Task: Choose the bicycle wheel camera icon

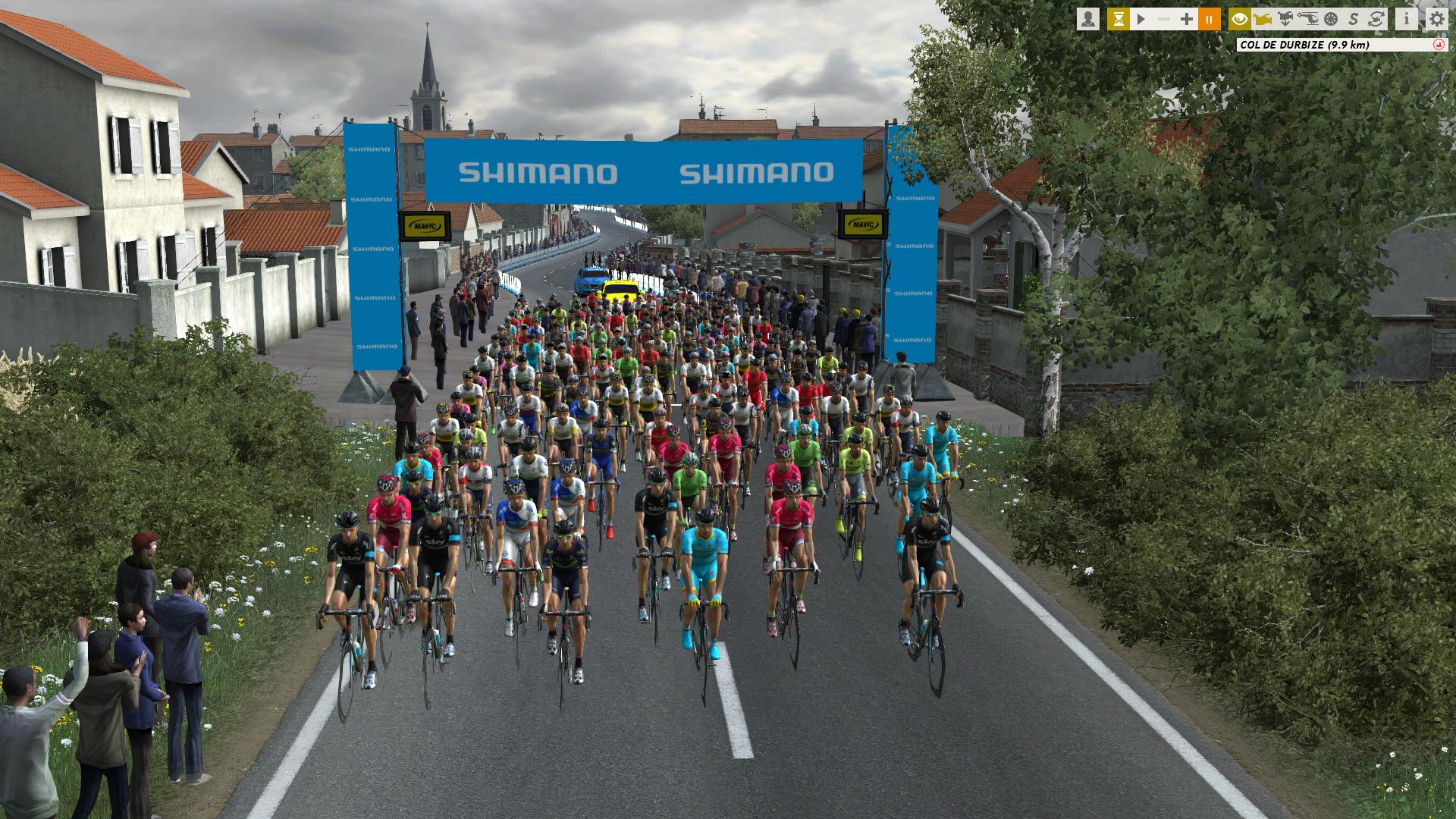Action: 1331,19
